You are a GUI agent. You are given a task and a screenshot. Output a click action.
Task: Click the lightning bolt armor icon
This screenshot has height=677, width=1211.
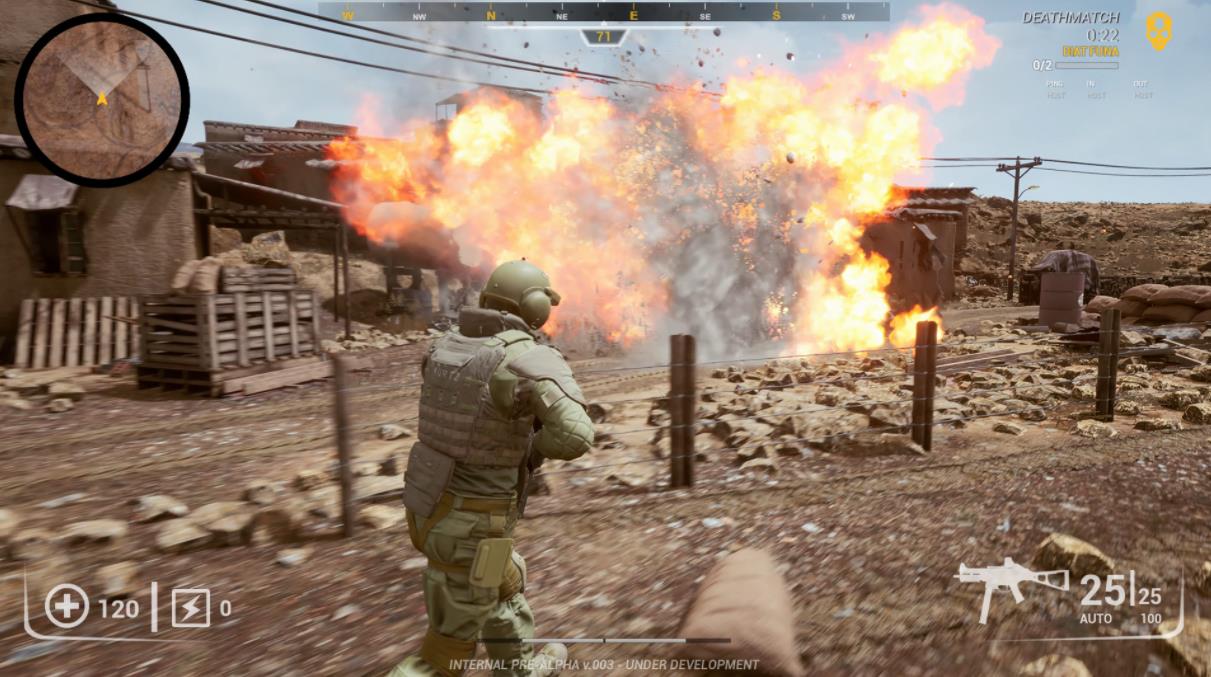click(x=190, y=607)
